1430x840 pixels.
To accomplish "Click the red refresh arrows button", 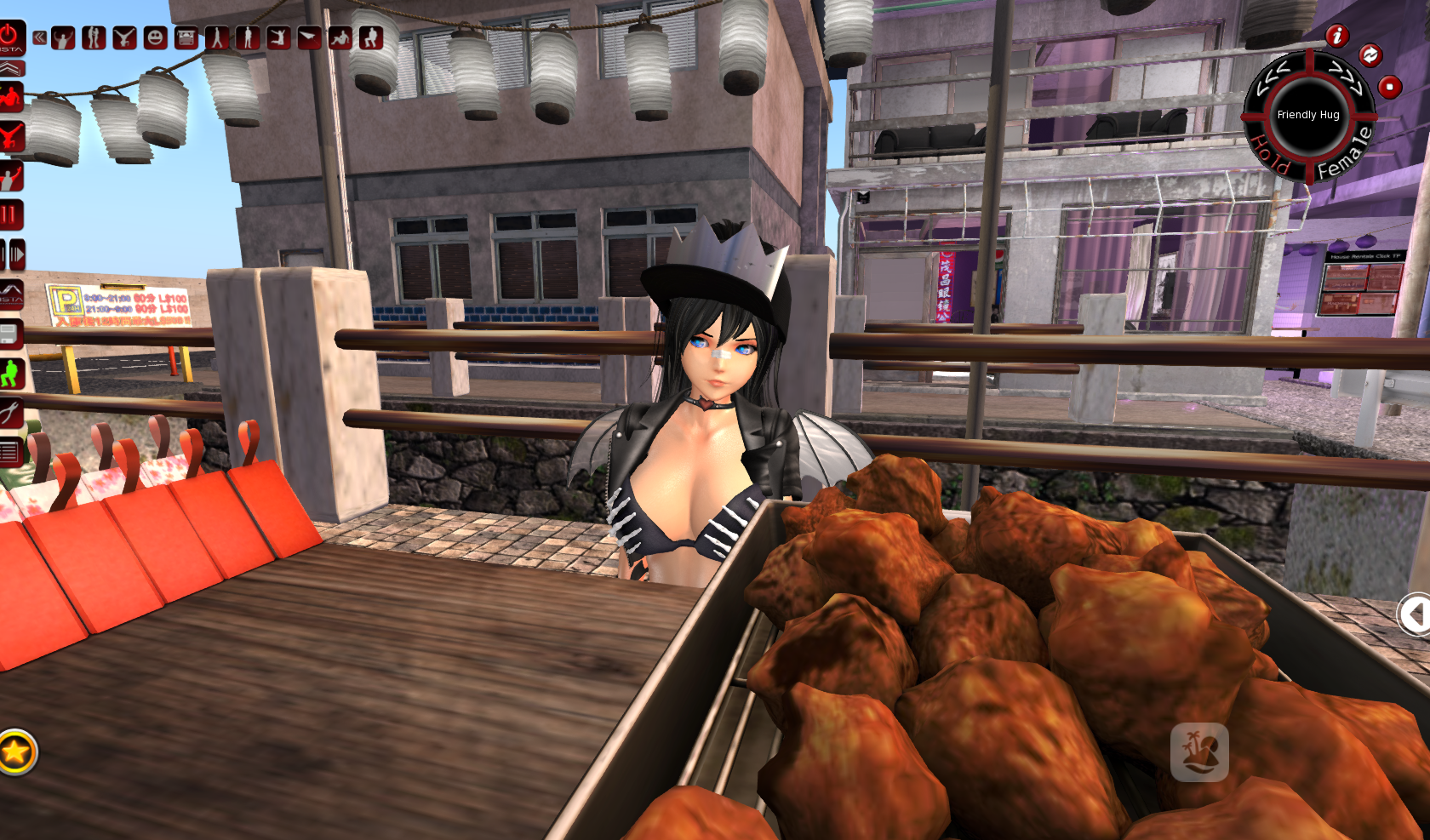I will click(1370, 55).
